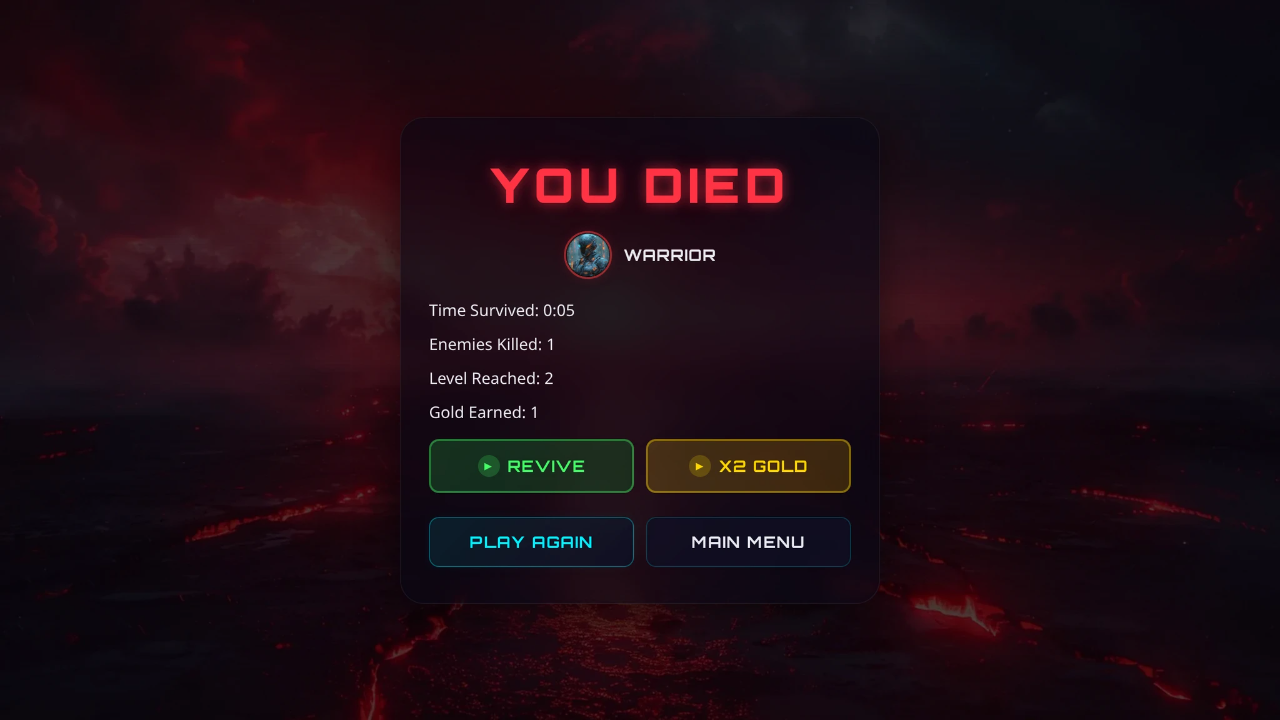Return to the MAIN MENU
Image resolution: width=1280 pixels, height=720 pixels.
pyautogui.click(x=748, y=542)
